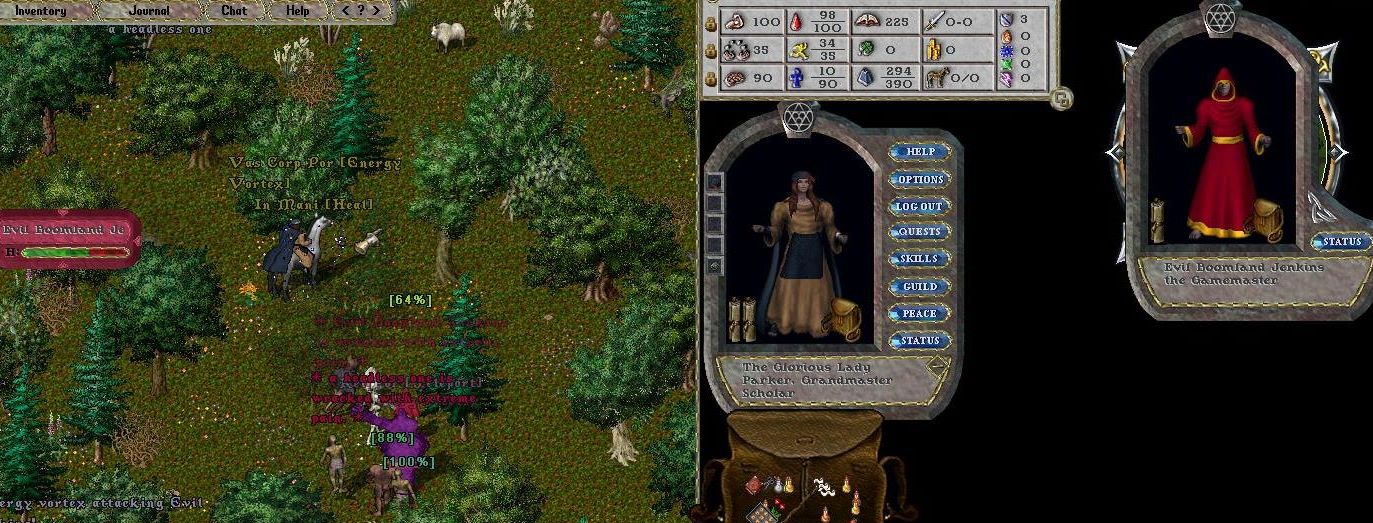Open the backpack on Evil Boomland Jenkins' paperdoll

click(x=1267, y=219)
